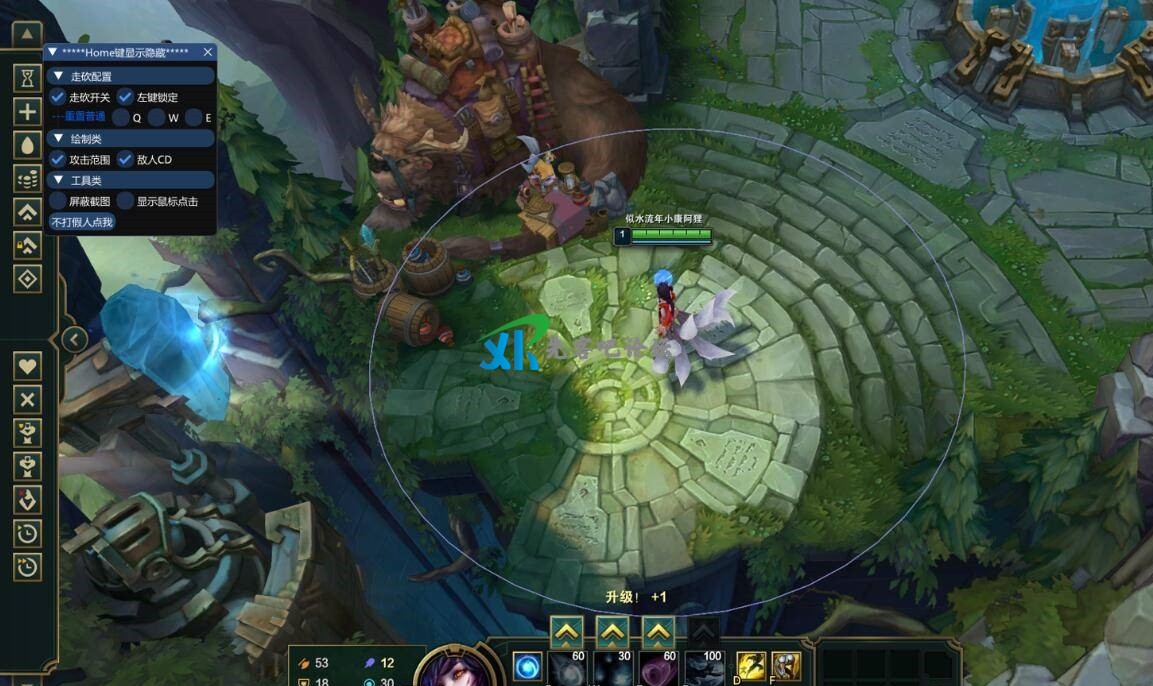This screenshot has height=686, width=1153.
Task: Toggle the 左键锁定 checkbox
Action: (126, 97)
